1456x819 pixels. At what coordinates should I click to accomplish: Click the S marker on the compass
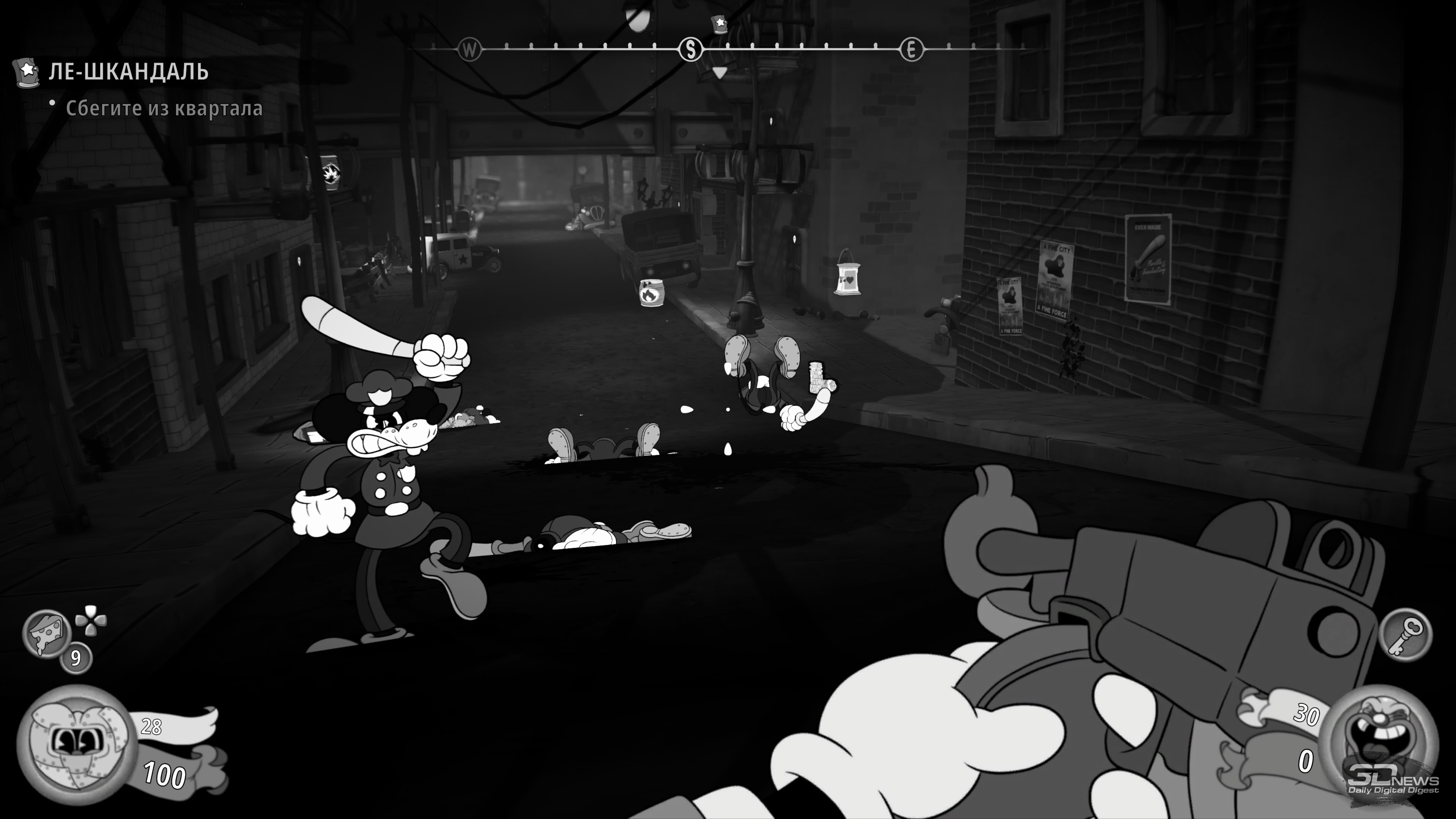coord(690,50)
